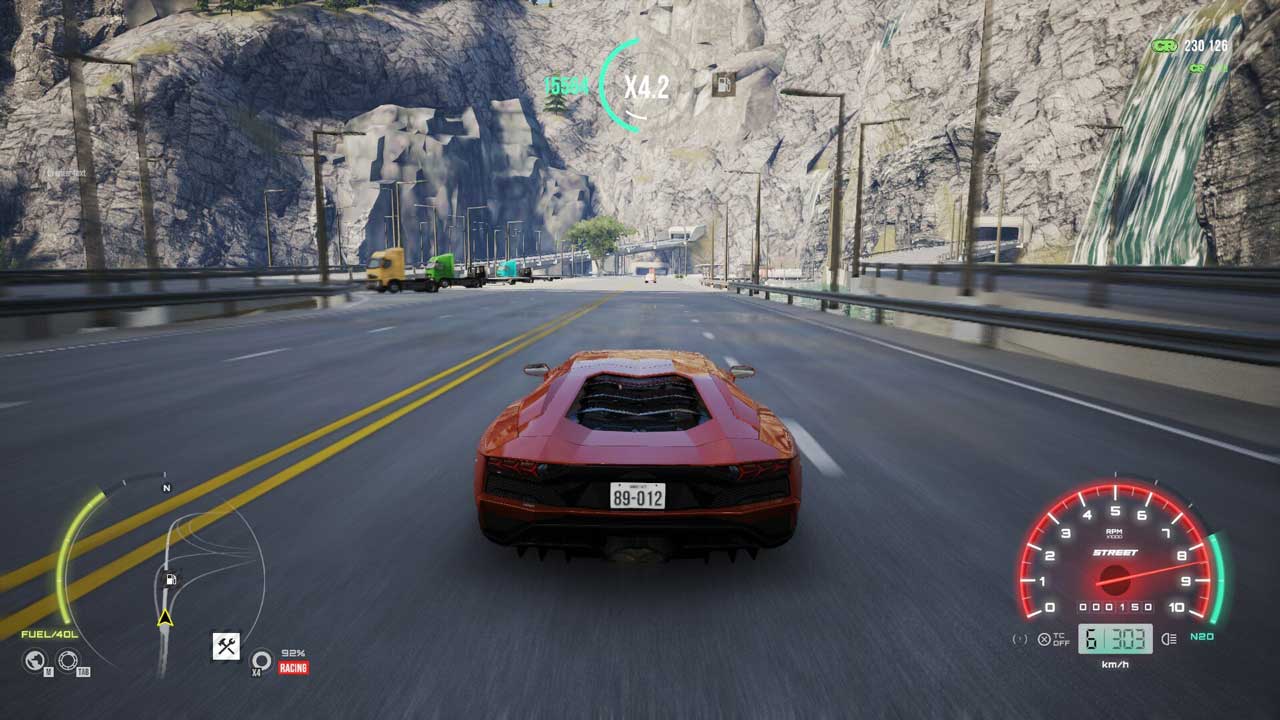Screen dimensions: 1280x720
Task: Toggle the headlight indicator icon
Action: click(1169, 639)
